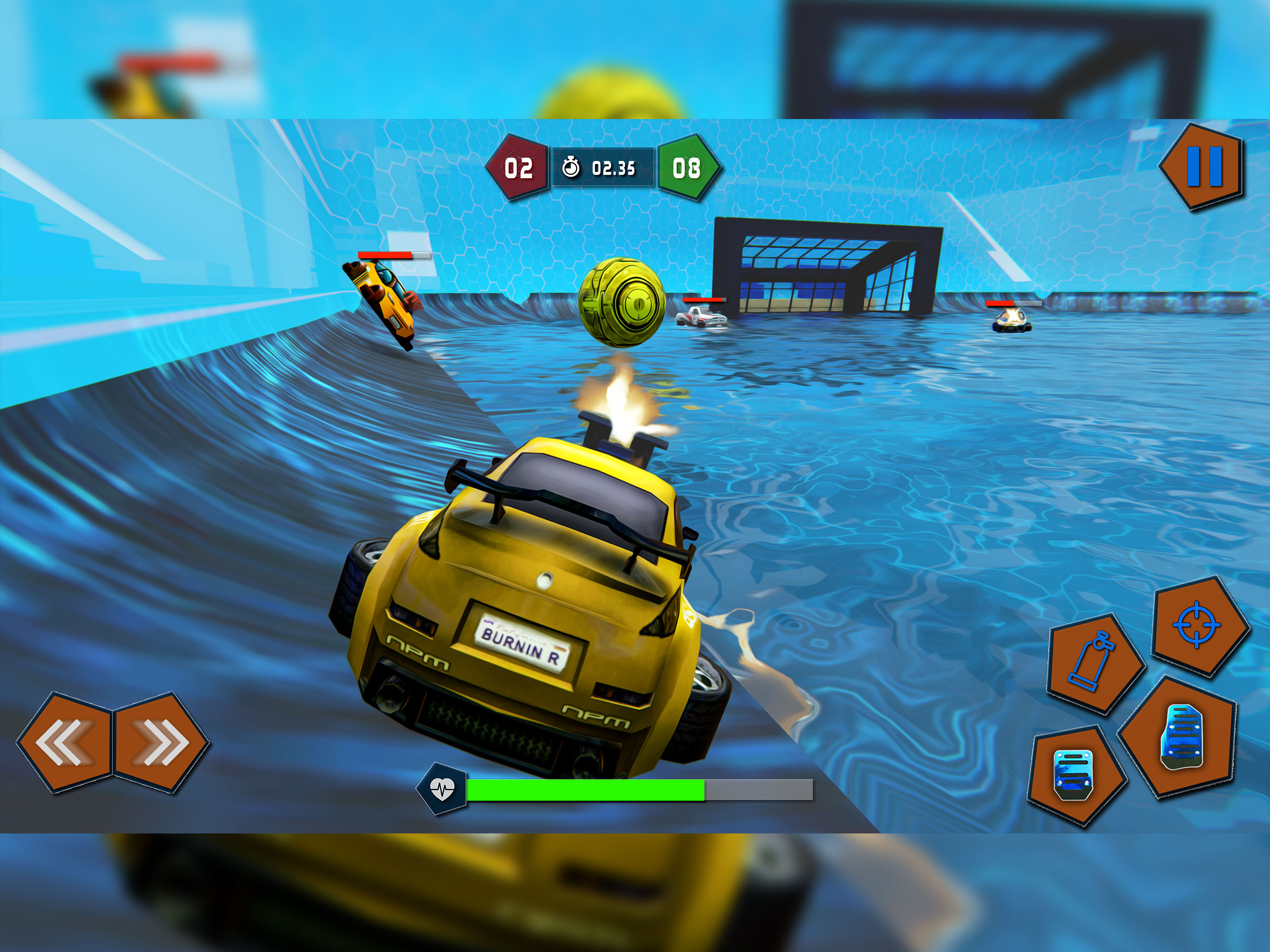Screen dimensions: 1270x952
Task: Steer right with the double-arrow button
Action: pyautogui.click(x=161, y=743)
